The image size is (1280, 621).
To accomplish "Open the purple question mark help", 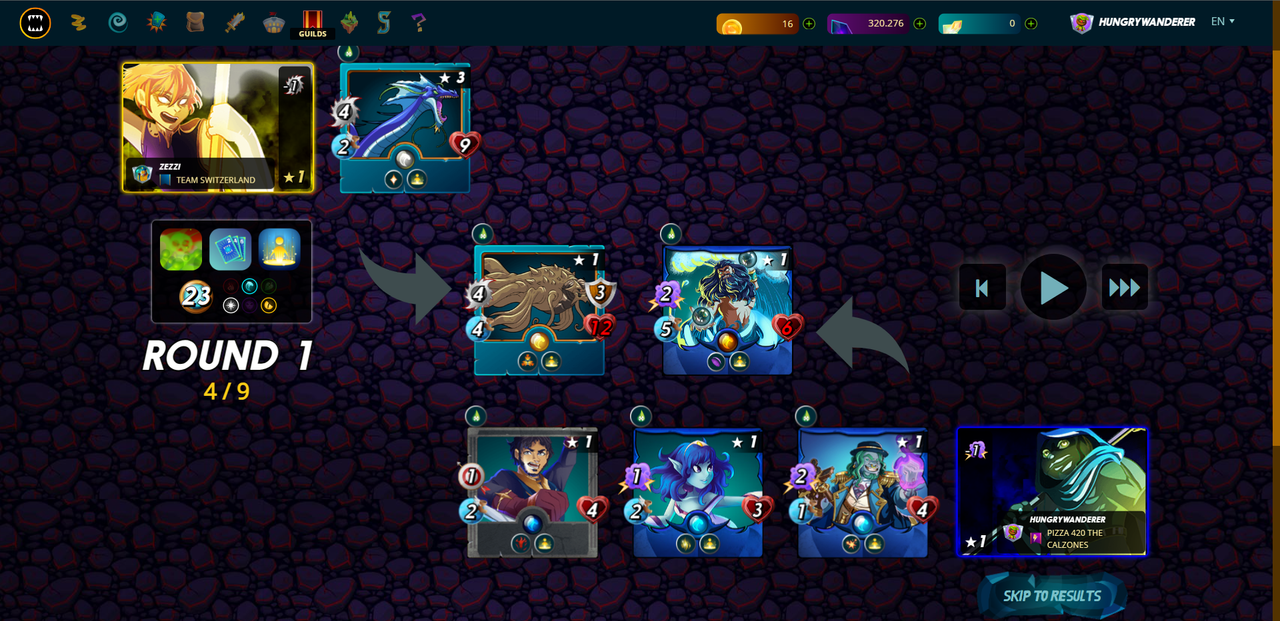I will (x=418, y=22).
